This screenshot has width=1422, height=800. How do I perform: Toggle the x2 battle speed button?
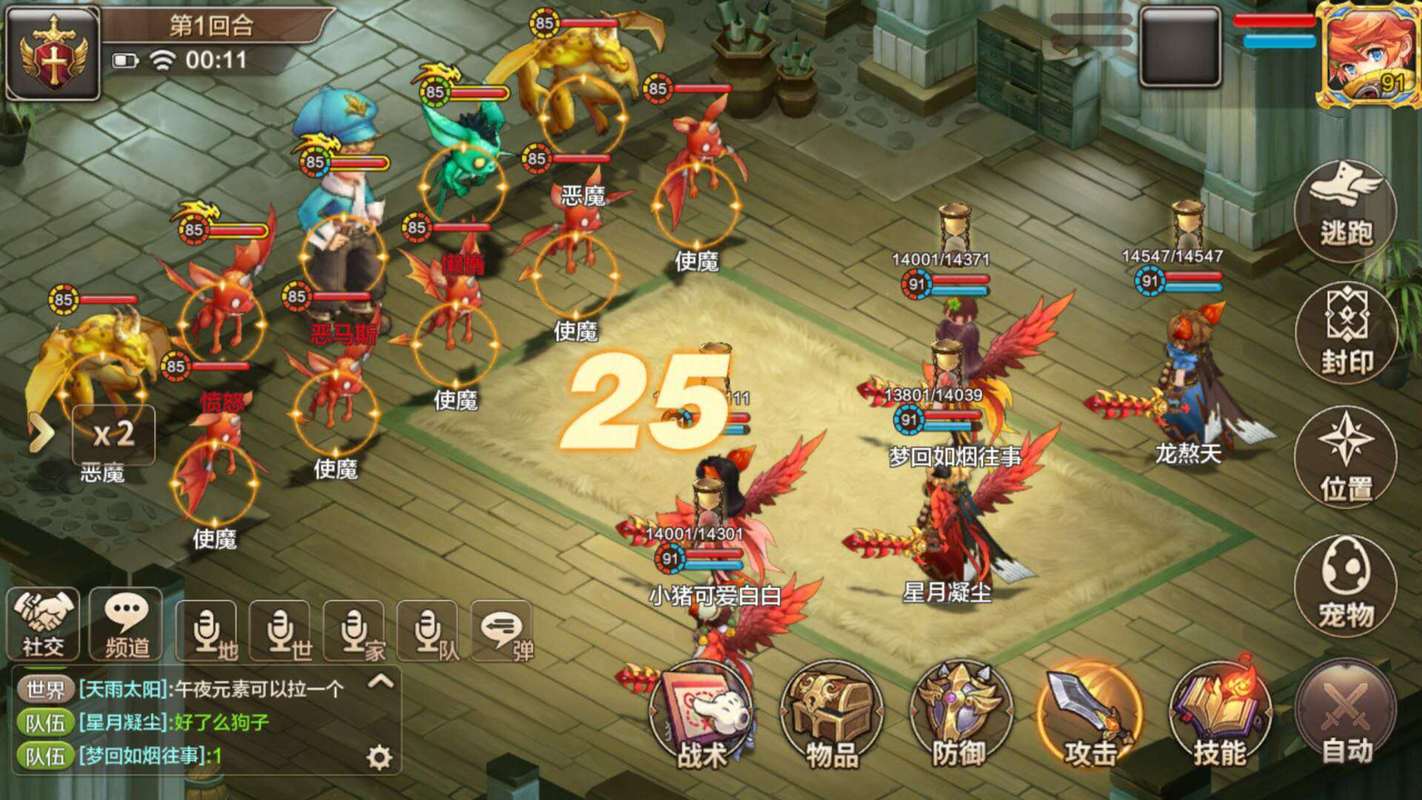click(x=113, y=435)
